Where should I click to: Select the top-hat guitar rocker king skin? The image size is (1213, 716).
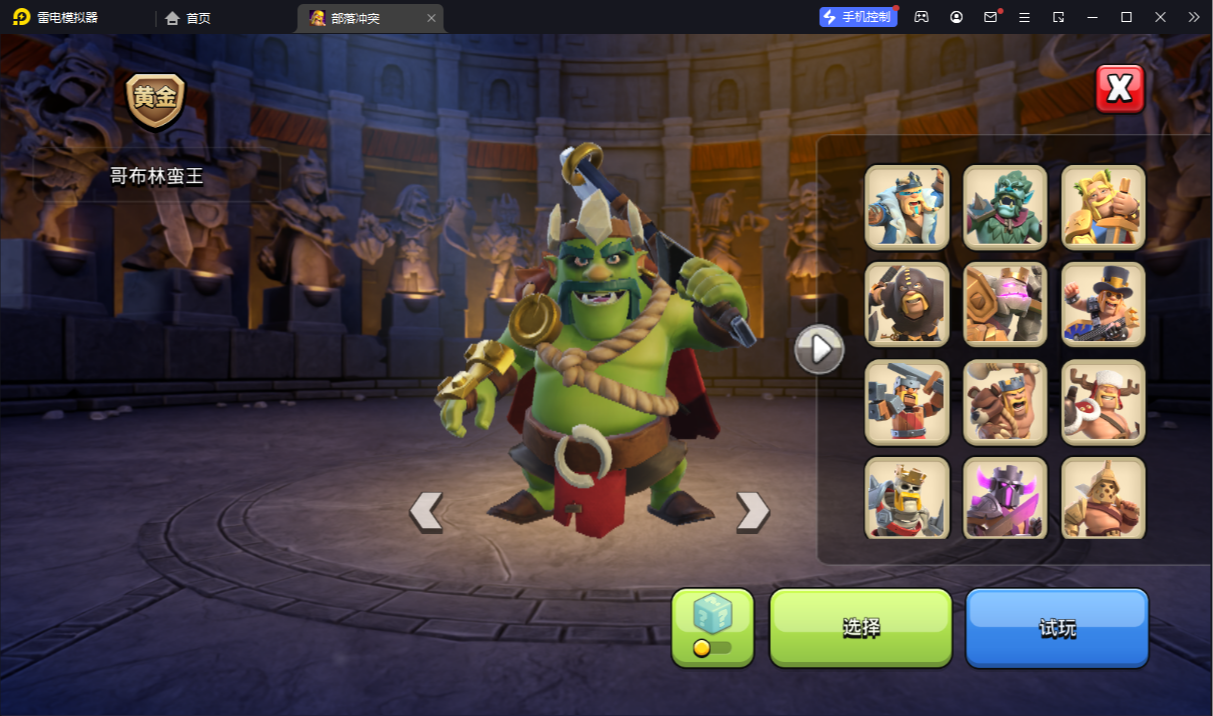click(x=1103, y=304)
